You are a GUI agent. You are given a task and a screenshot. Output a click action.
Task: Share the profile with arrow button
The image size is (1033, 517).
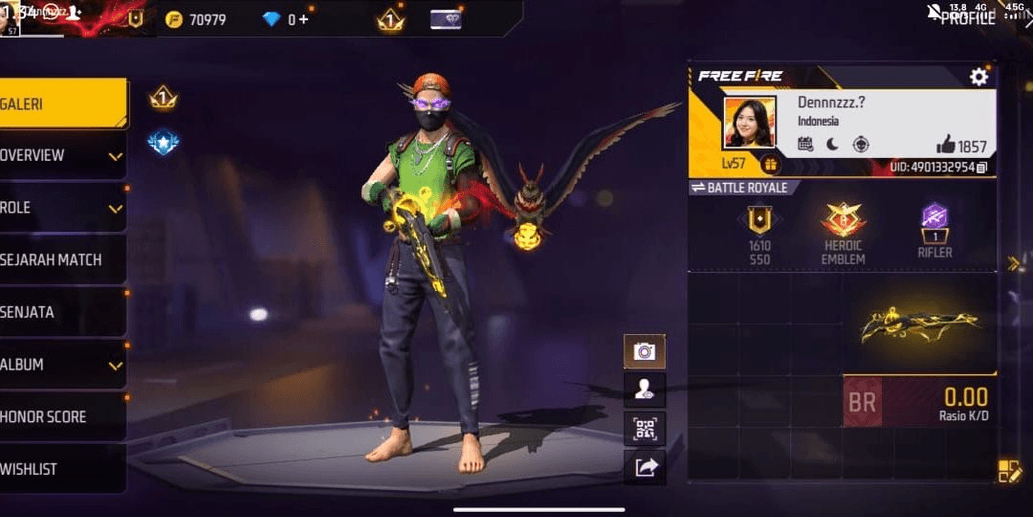[x=644, y=466]
